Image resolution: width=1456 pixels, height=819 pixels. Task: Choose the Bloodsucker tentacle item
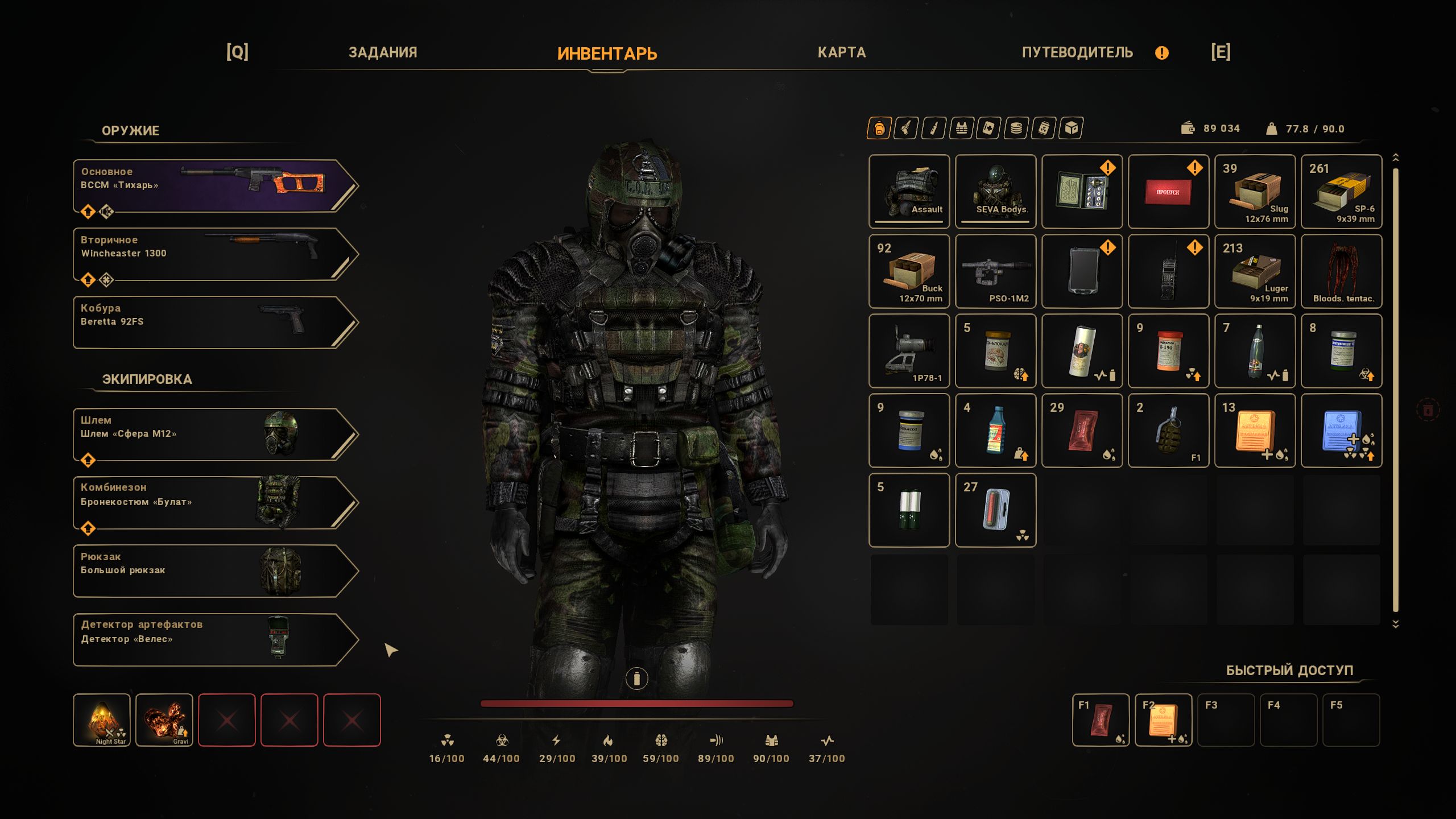tap(1341, 271)
